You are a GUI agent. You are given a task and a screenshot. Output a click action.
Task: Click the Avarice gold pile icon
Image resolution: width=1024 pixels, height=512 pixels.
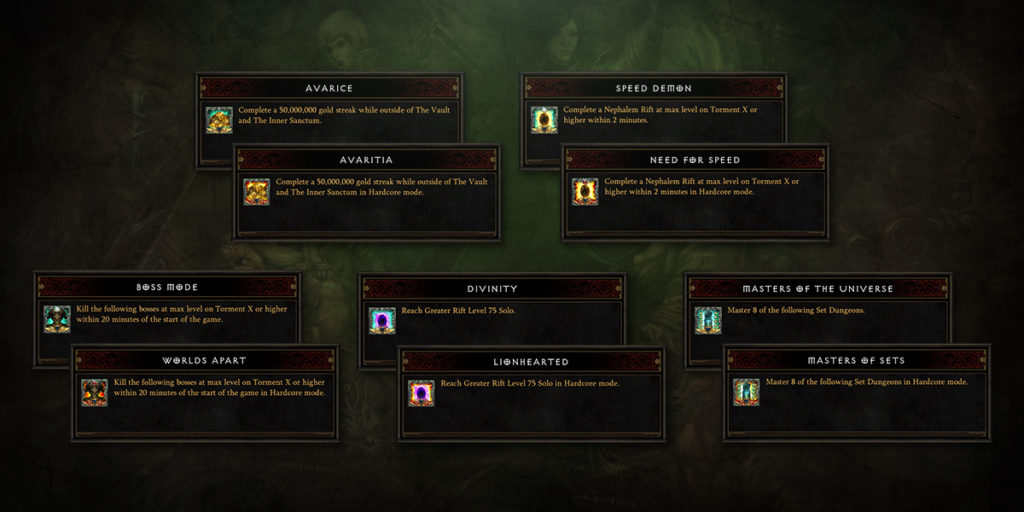click(219, 119)
